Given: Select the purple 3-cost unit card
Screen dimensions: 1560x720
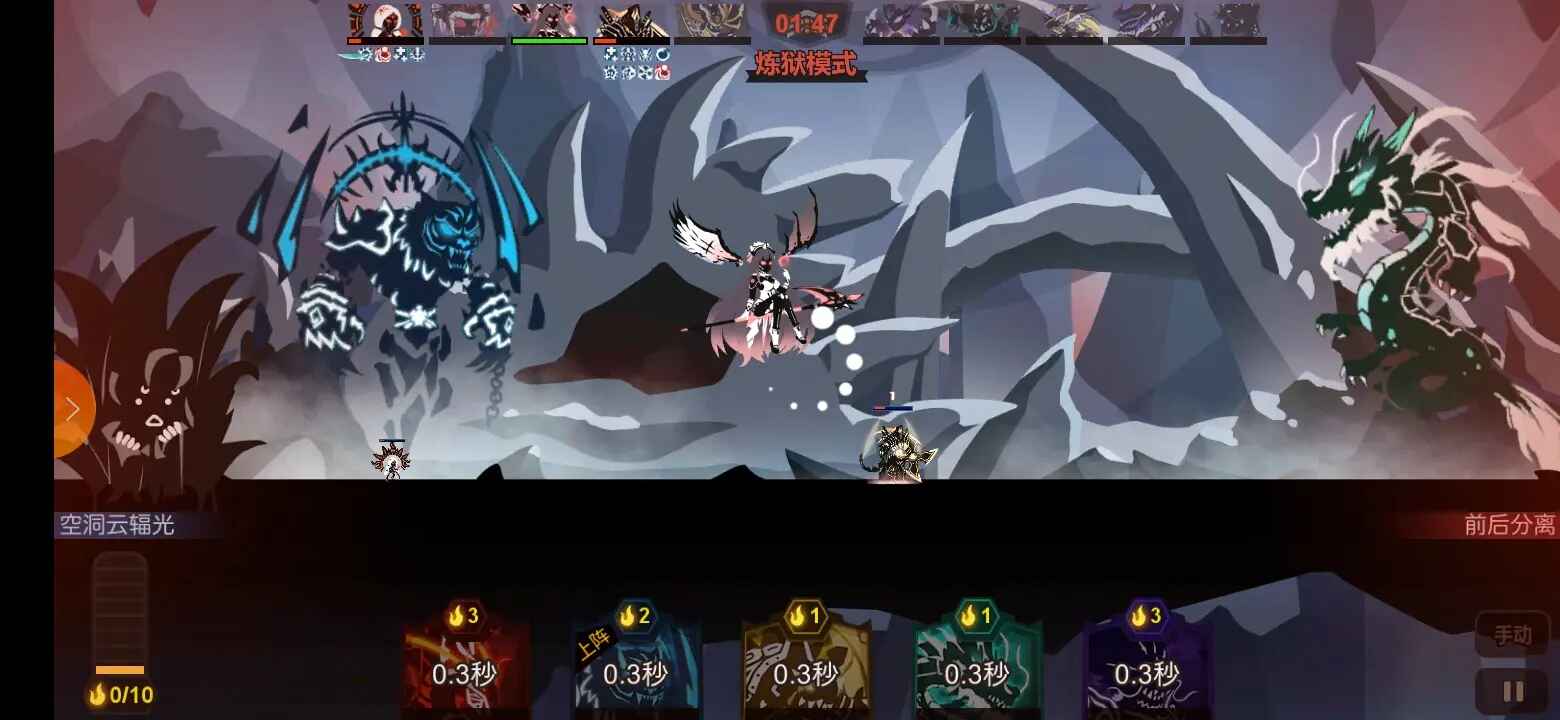Looking at the screenshot, I should click(x=1150, y=660).
